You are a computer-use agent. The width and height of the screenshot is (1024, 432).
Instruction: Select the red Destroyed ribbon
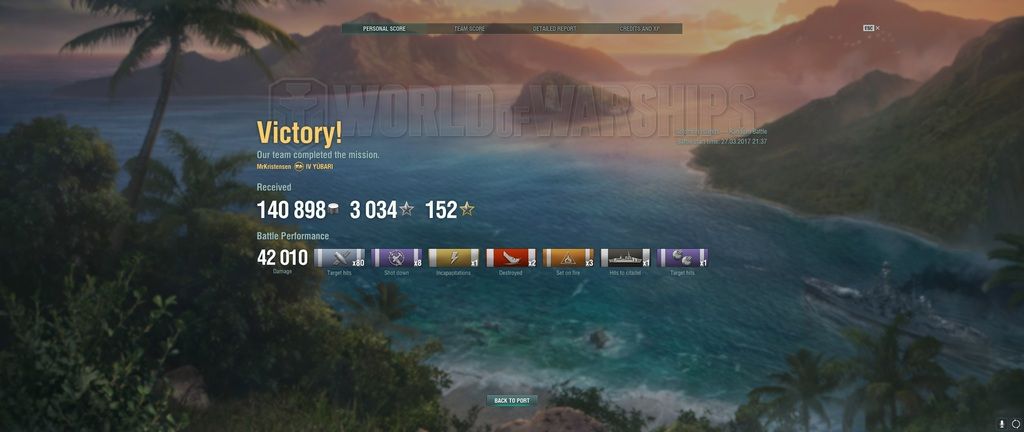coord(511,258)
